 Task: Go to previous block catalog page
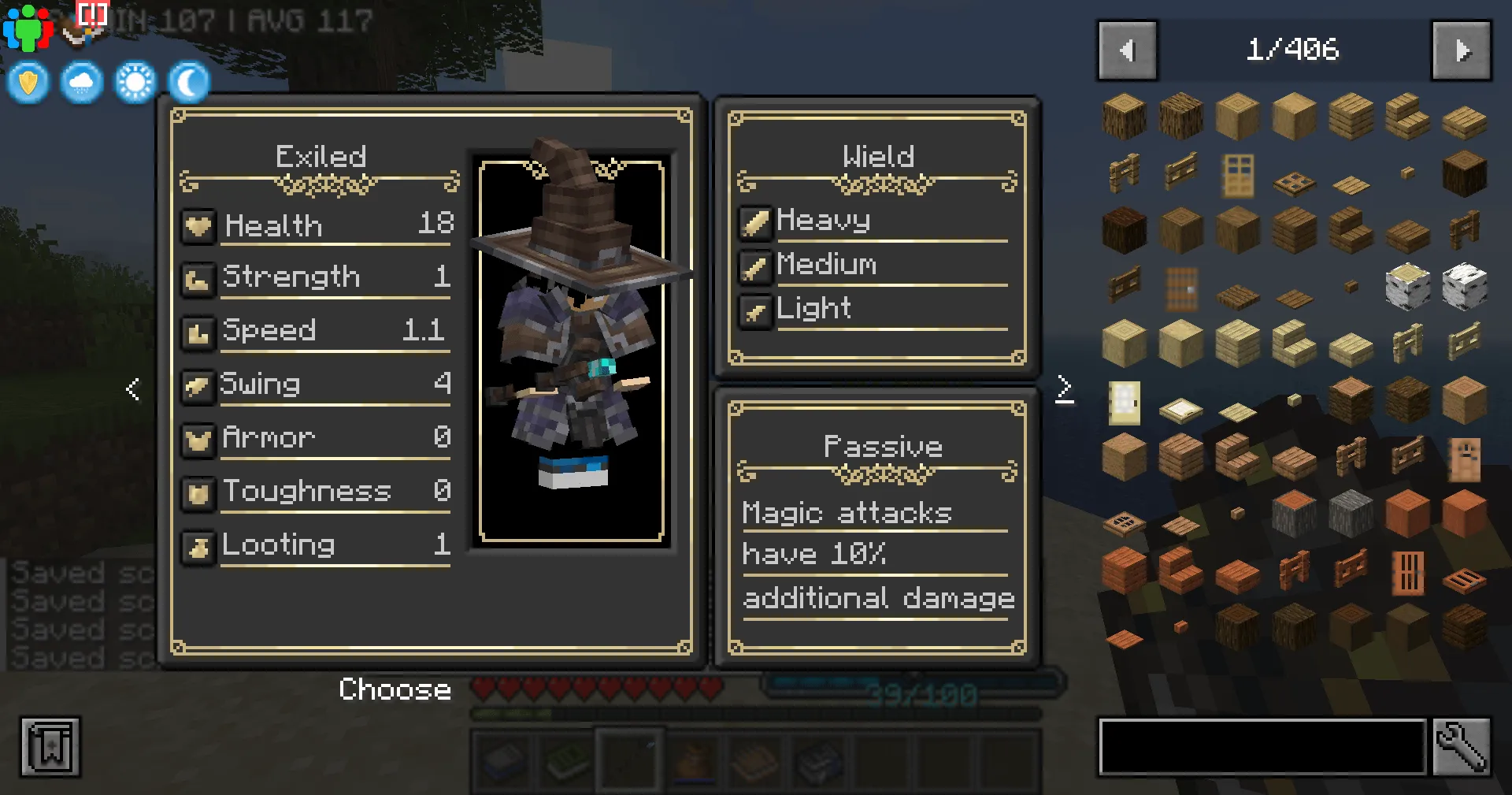(x=1128, y=50)
